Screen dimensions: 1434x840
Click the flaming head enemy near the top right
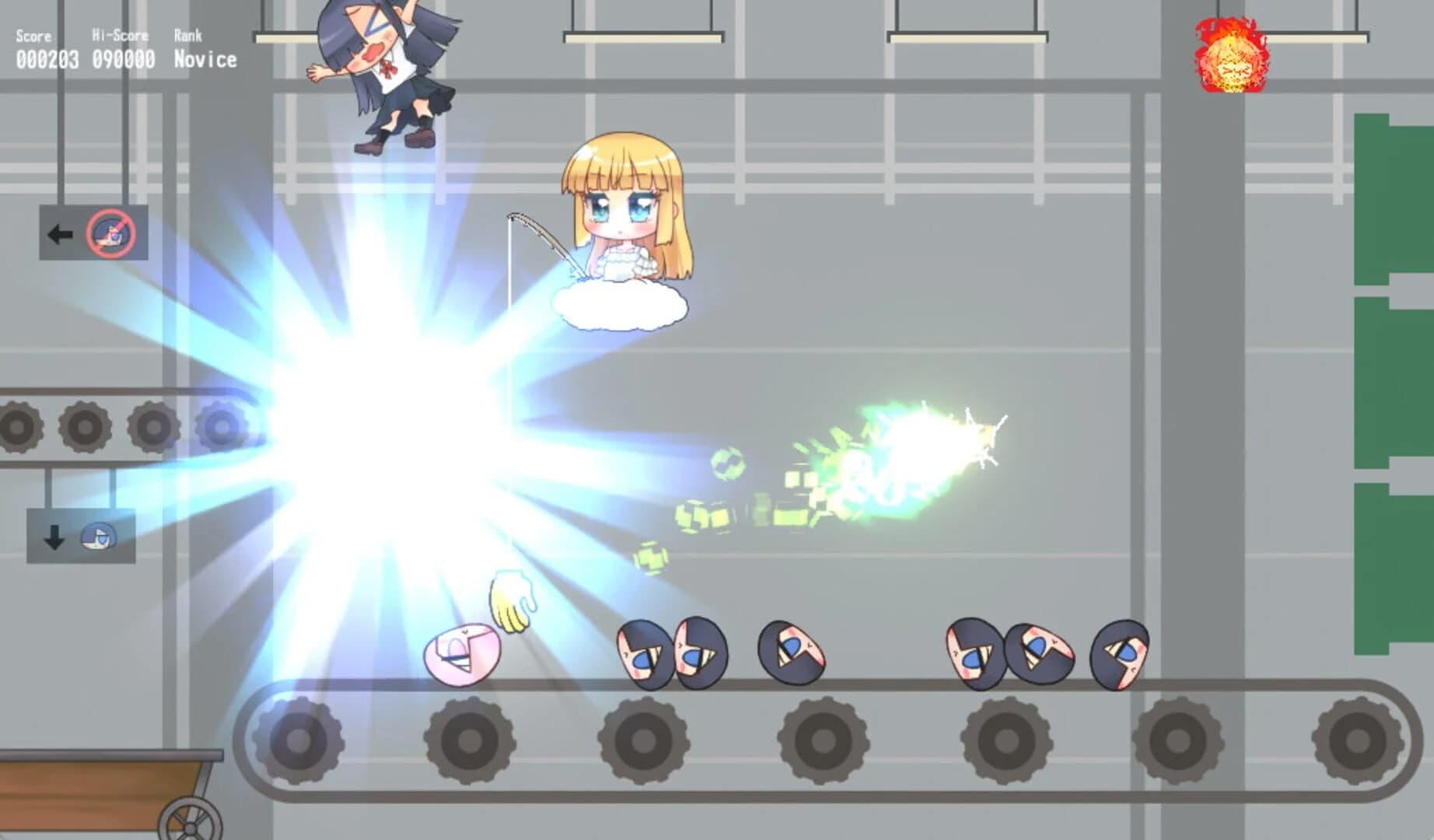point(1231,56)
